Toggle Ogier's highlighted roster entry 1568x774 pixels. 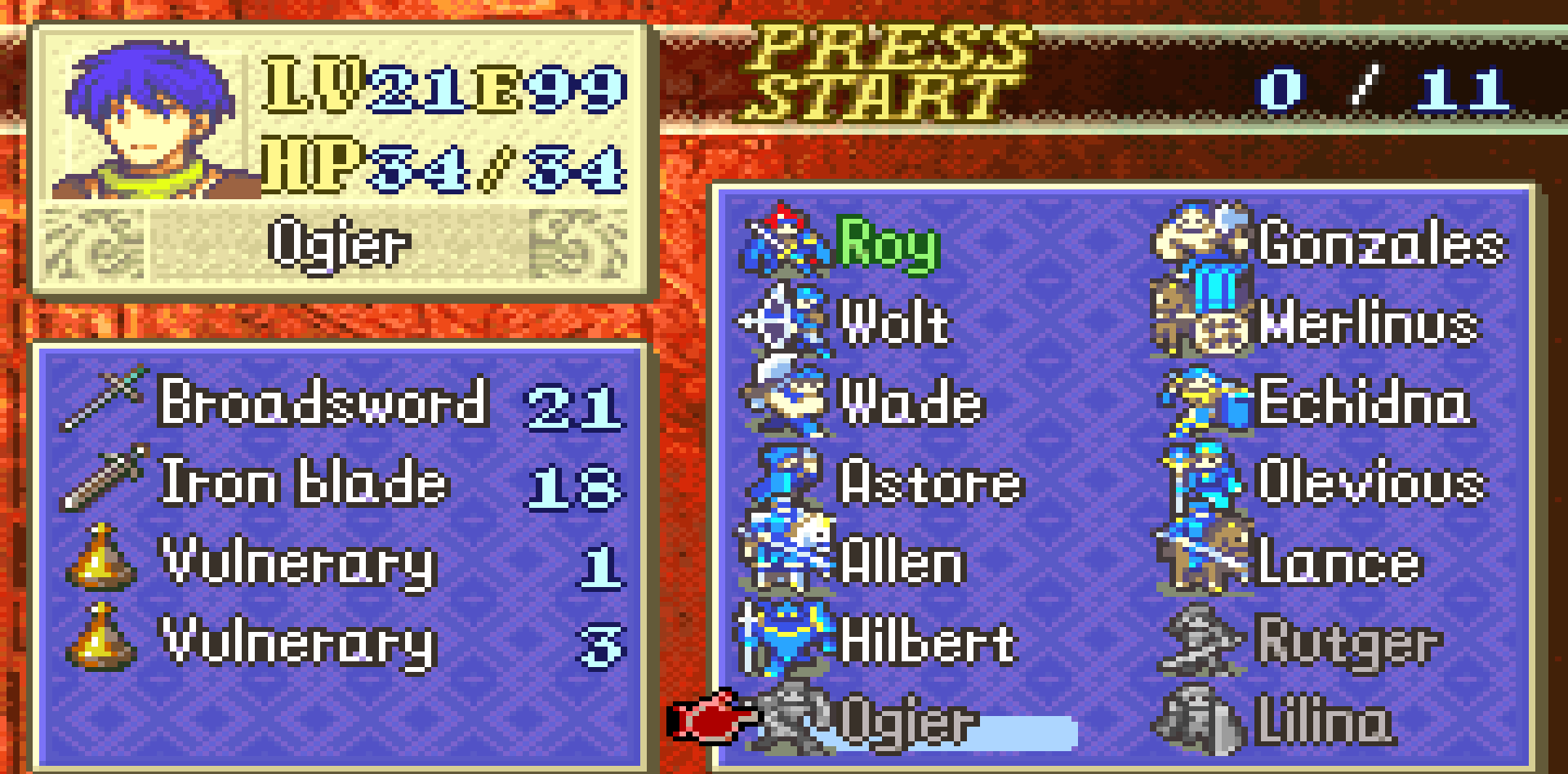point(908,722)
